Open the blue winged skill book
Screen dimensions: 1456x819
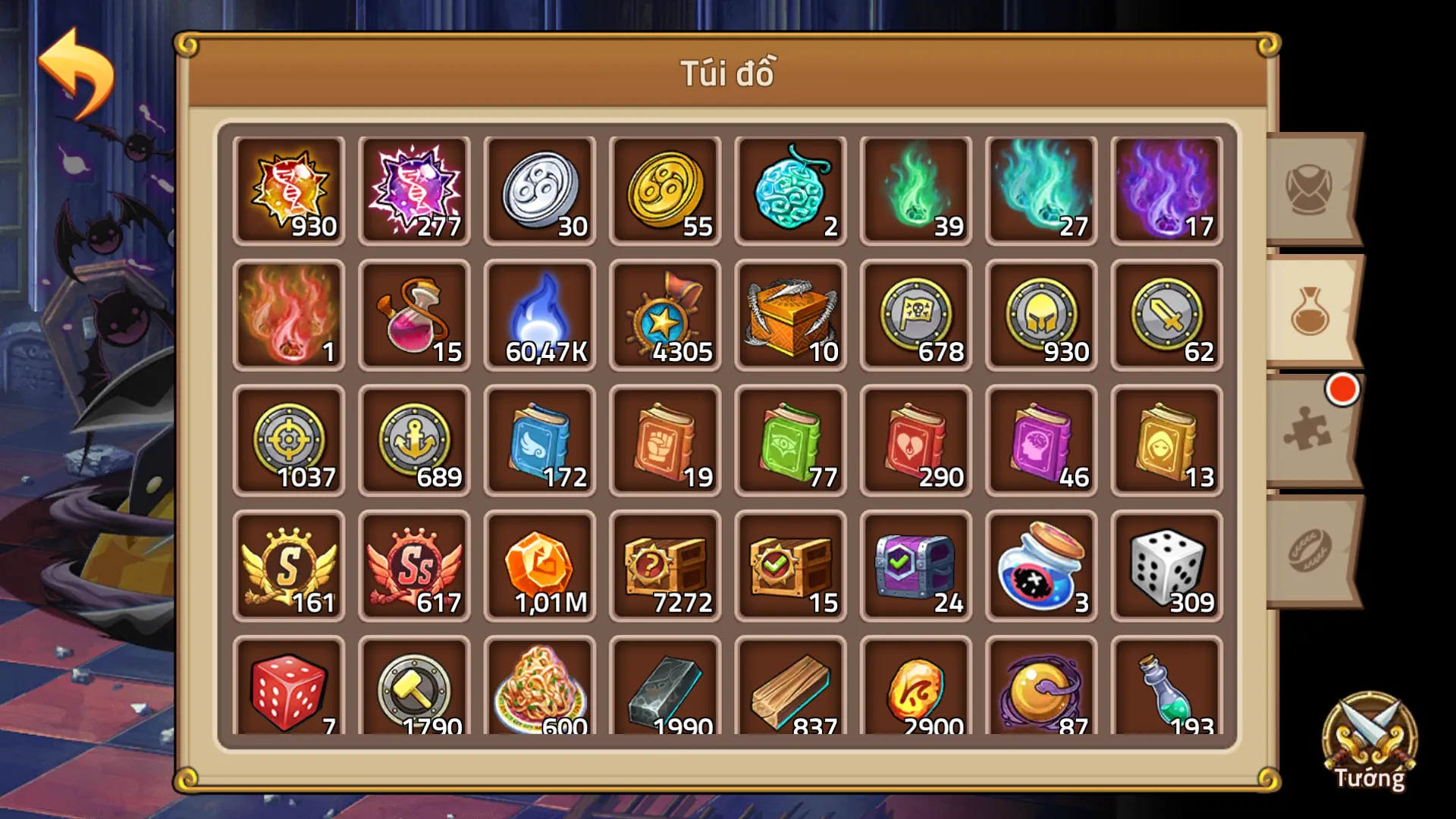(539, 440)
